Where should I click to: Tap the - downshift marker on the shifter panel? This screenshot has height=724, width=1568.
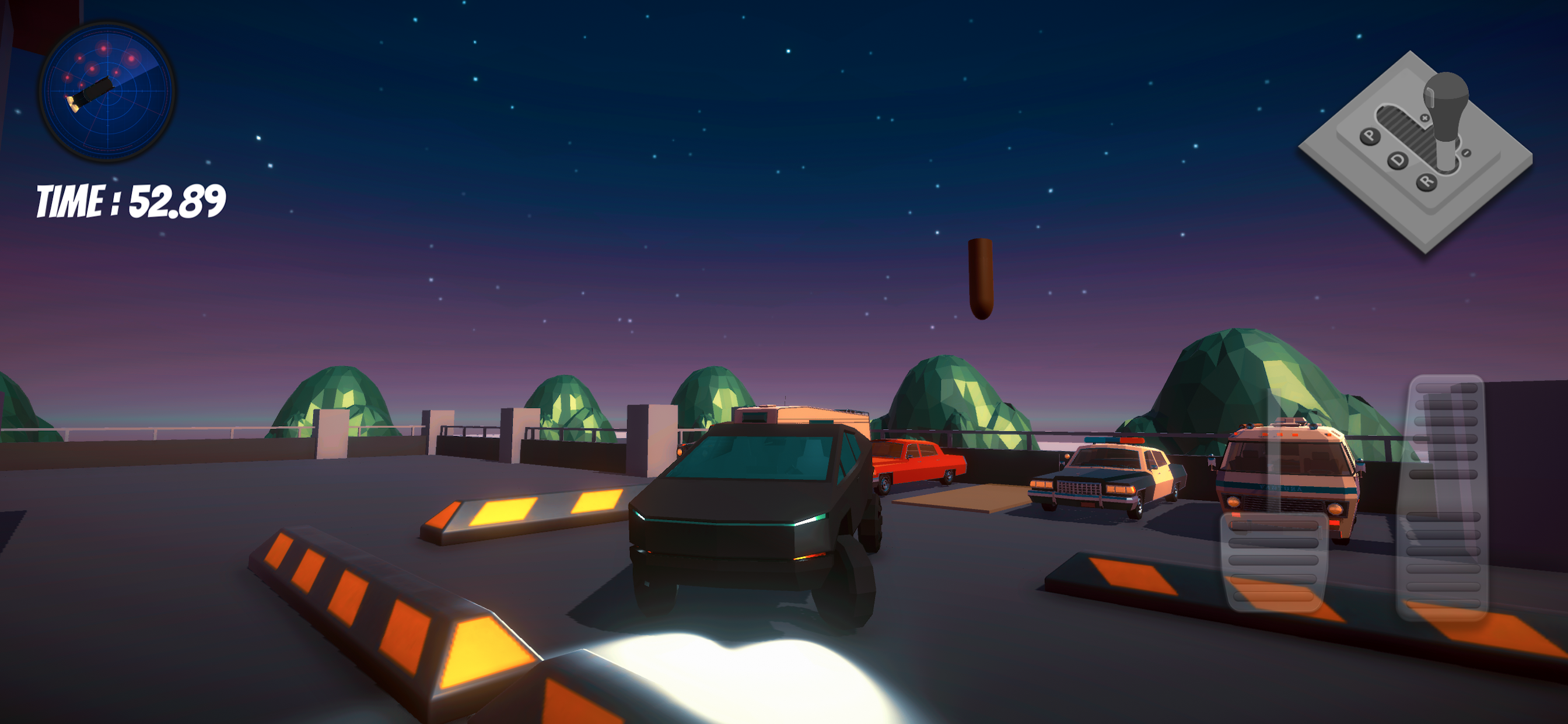(x=1466, y=153)
